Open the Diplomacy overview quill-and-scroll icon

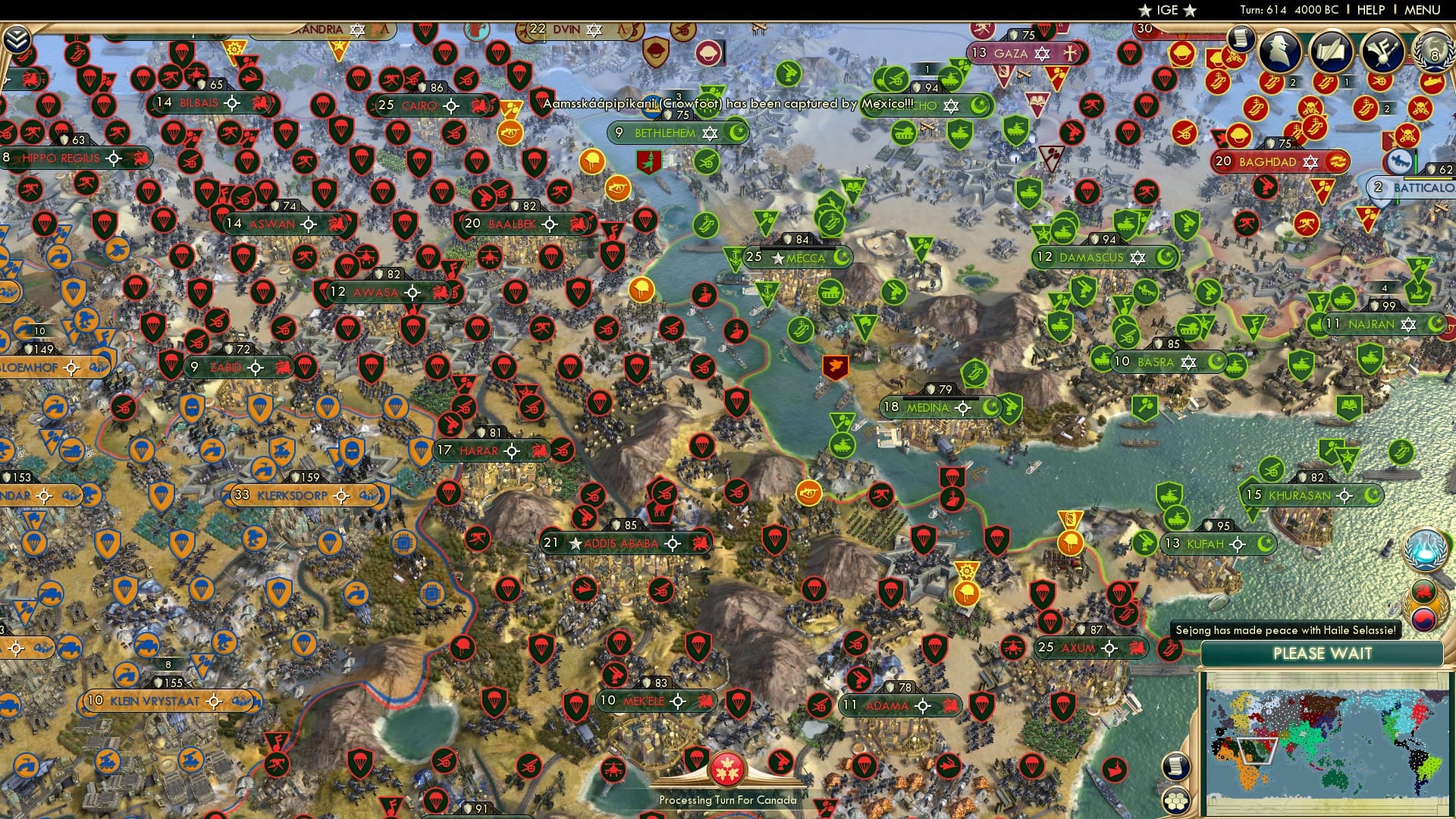pos(1331,51)
